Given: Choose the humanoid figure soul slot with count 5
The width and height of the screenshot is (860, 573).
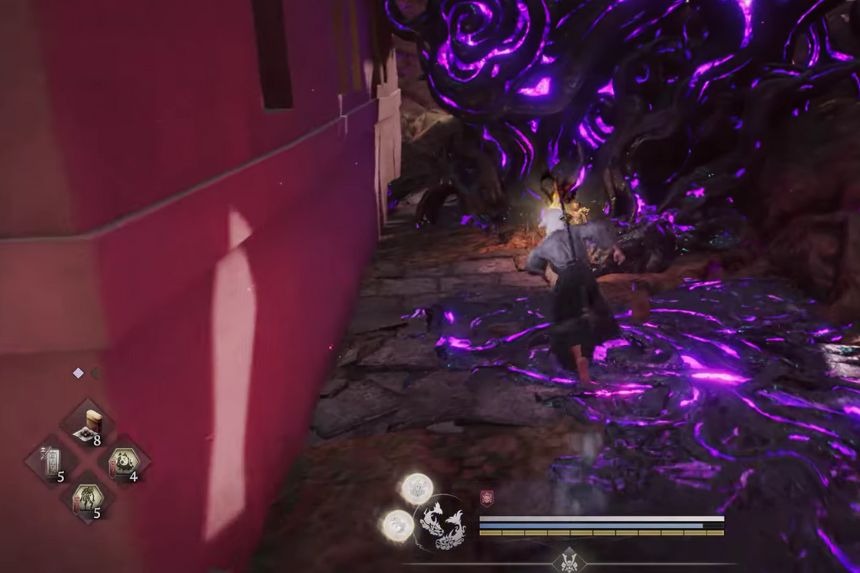Looking at the screenshot, I should (x=88, y=498).
